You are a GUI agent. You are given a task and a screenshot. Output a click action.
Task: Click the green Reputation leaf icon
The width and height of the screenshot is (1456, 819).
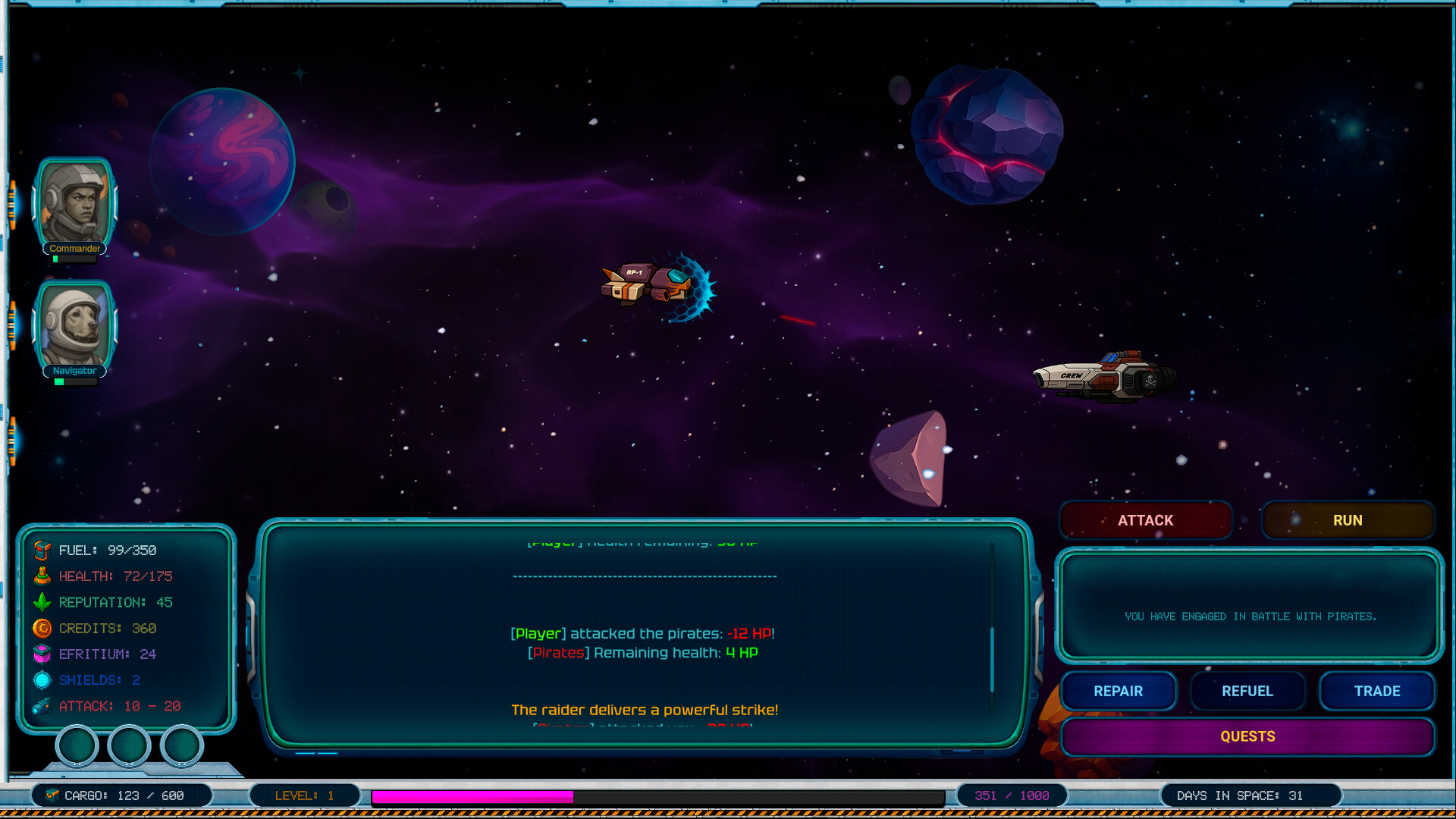coord(42,601)
